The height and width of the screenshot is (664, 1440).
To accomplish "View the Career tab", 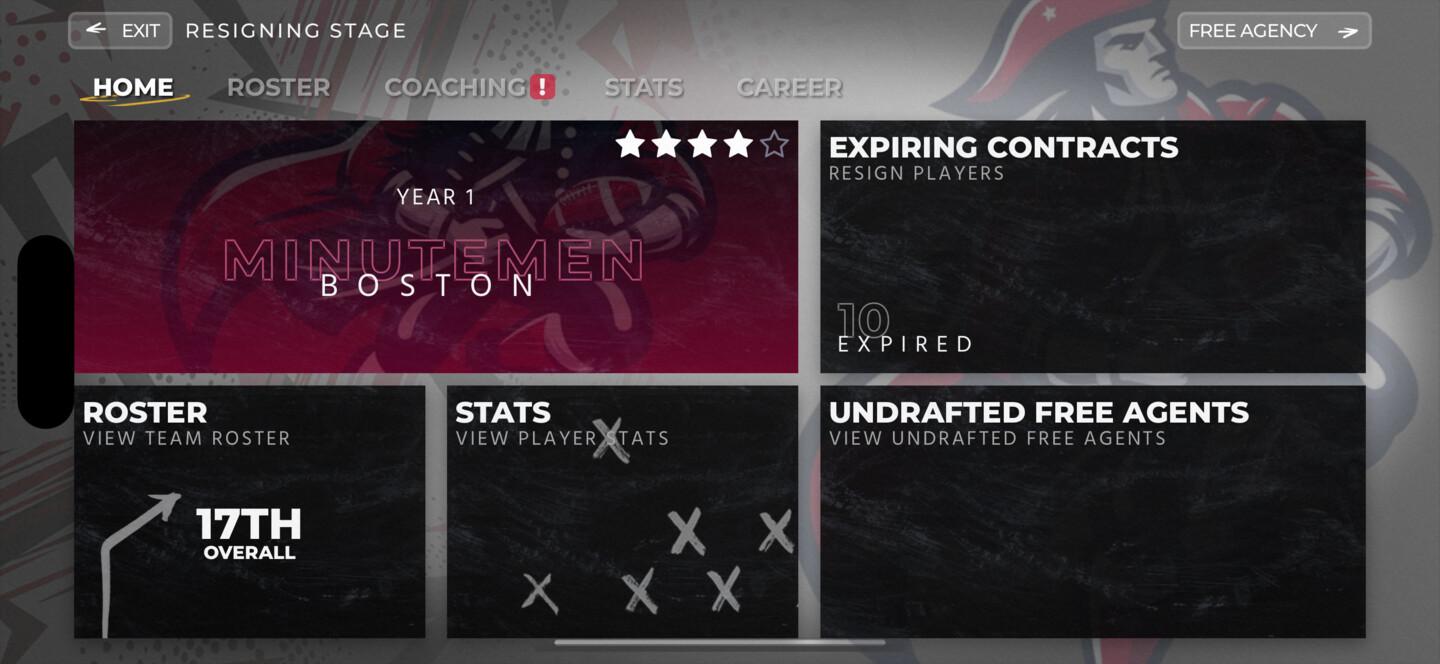I will 788,88.
